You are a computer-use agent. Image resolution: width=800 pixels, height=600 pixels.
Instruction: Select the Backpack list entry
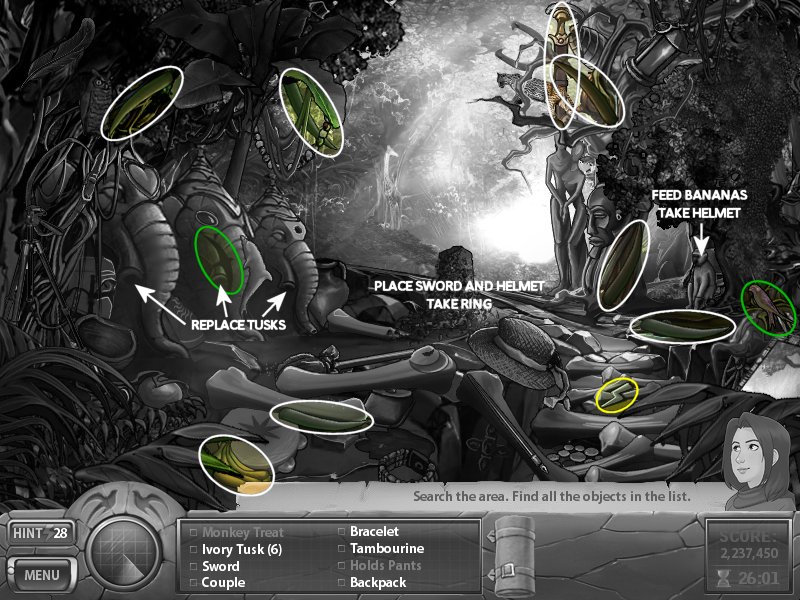point(377,582)
